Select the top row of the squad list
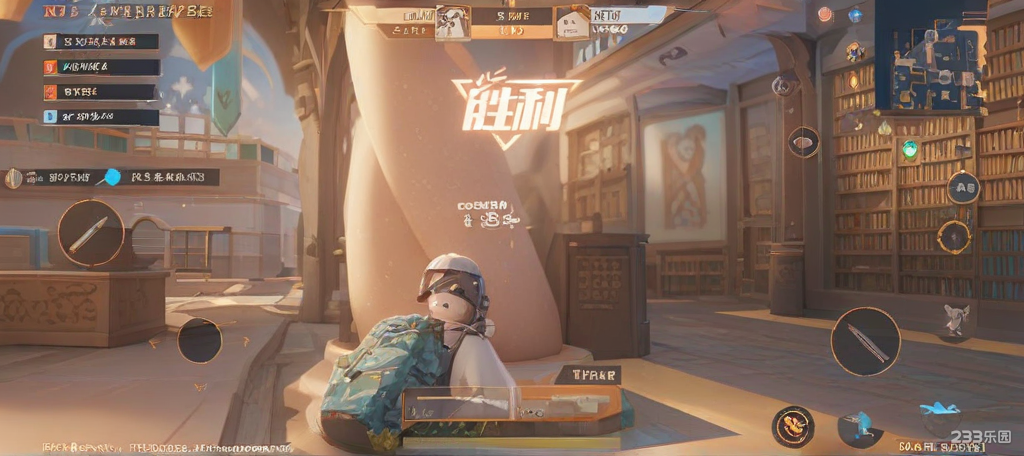 coord(100,42)
